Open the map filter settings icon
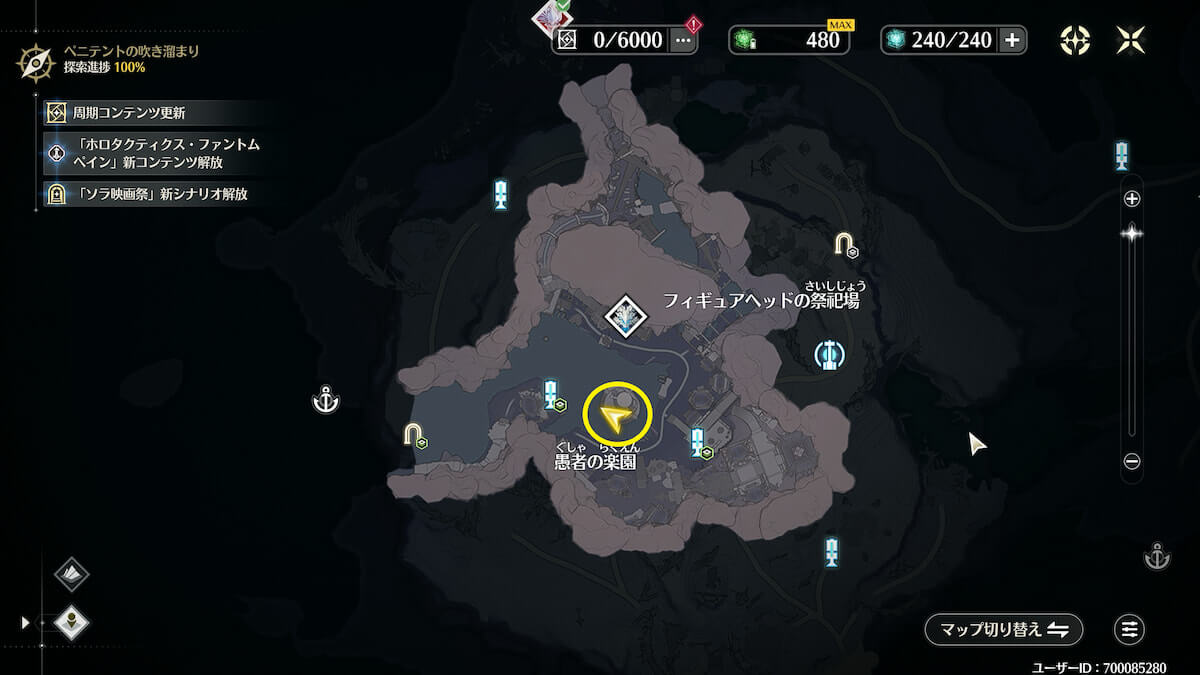Screen dimensions: 1200x675 pyautogui.click(x=1129, y=629)
